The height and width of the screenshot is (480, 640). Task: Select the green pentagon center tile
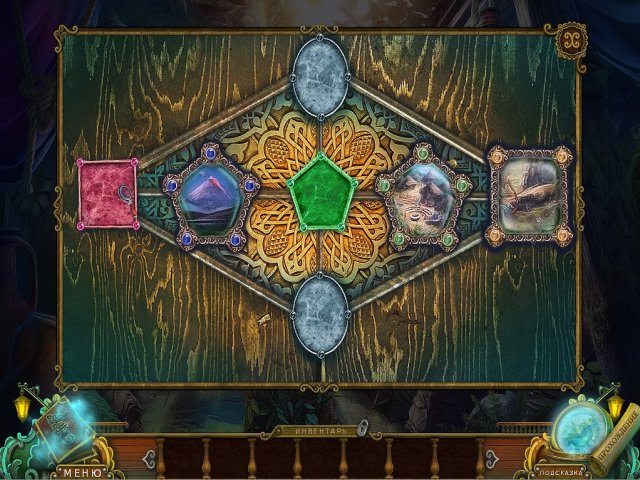click(320, 190)
